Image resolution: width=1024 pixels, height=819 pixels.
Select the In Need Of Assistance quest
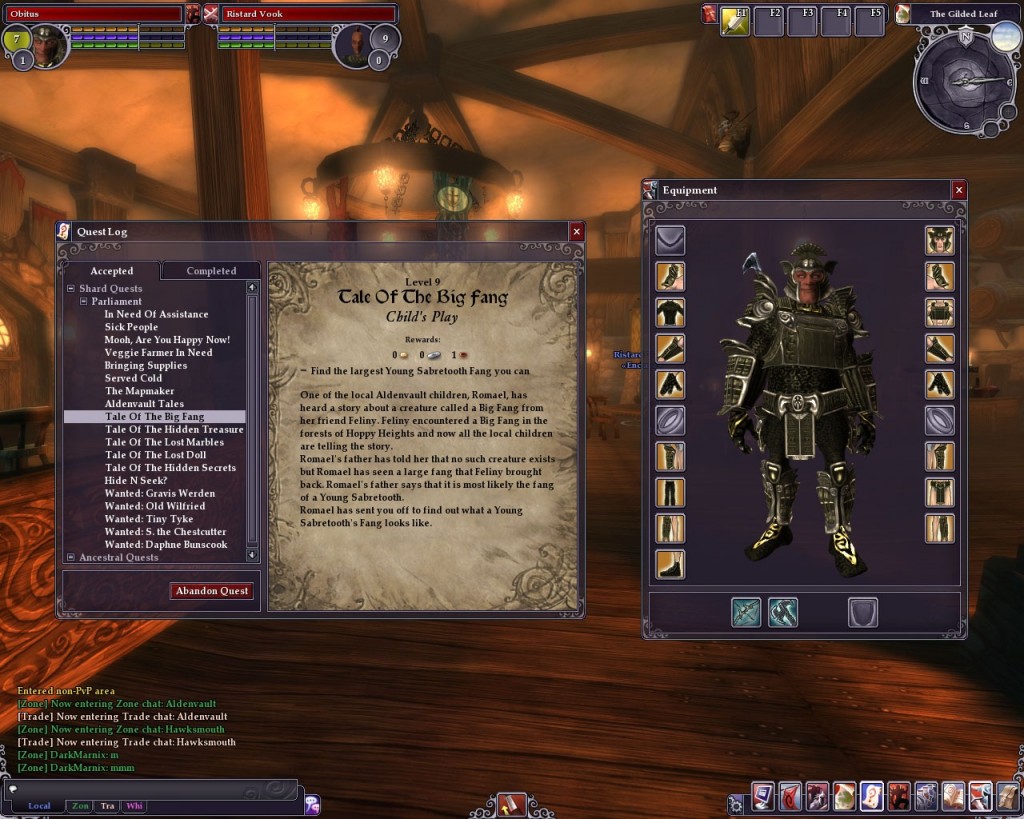coord(156,314)
